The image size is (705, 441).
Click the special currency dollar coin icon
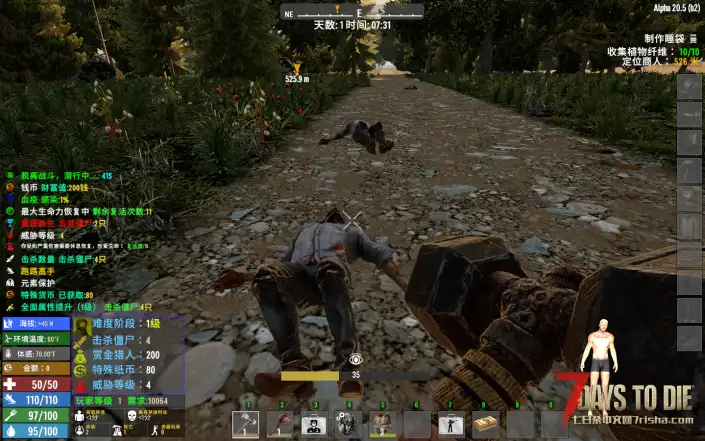click(82, 369)
